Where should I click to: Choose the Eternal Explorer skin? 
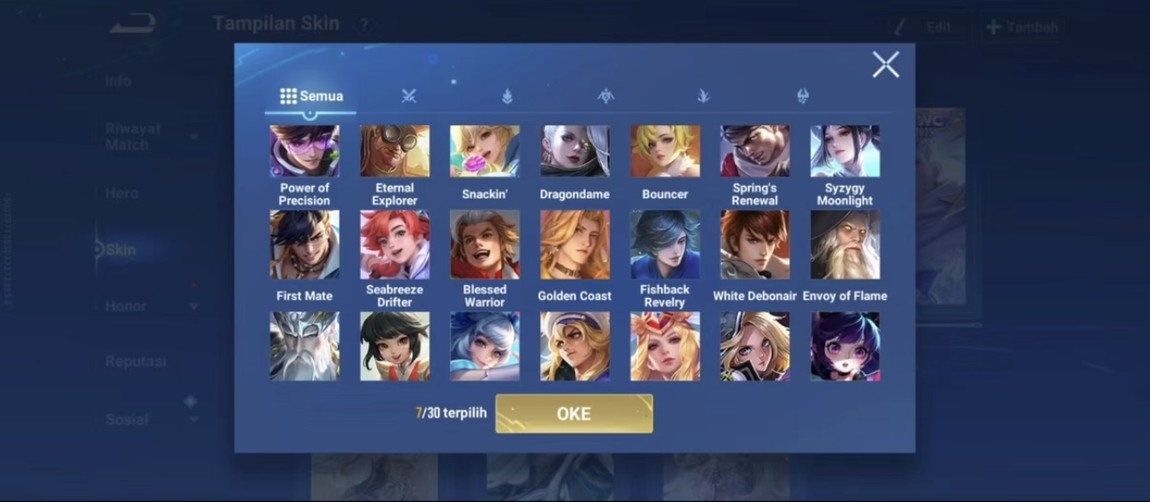395,152
